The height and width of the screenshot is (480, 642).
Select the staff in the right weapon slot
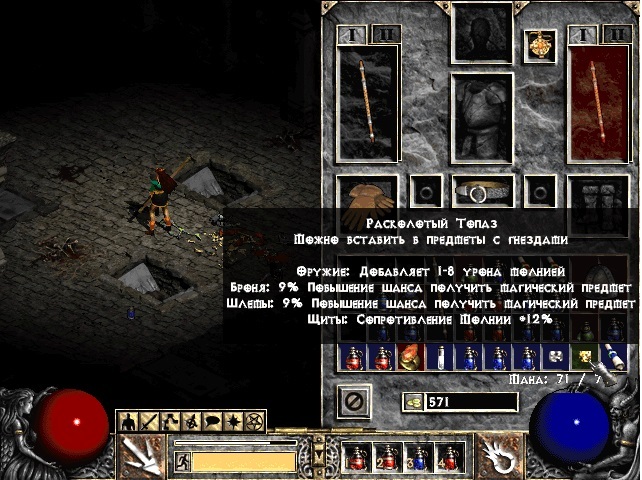pyautogui.click(x=603, y=103)
